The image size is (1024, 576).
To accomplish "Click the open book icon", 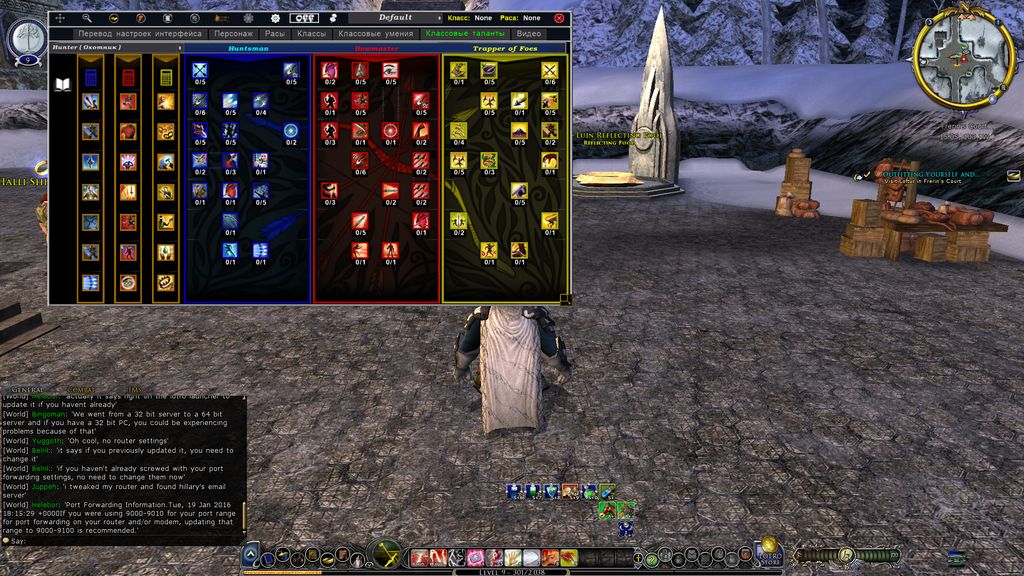I will [63, 84].
